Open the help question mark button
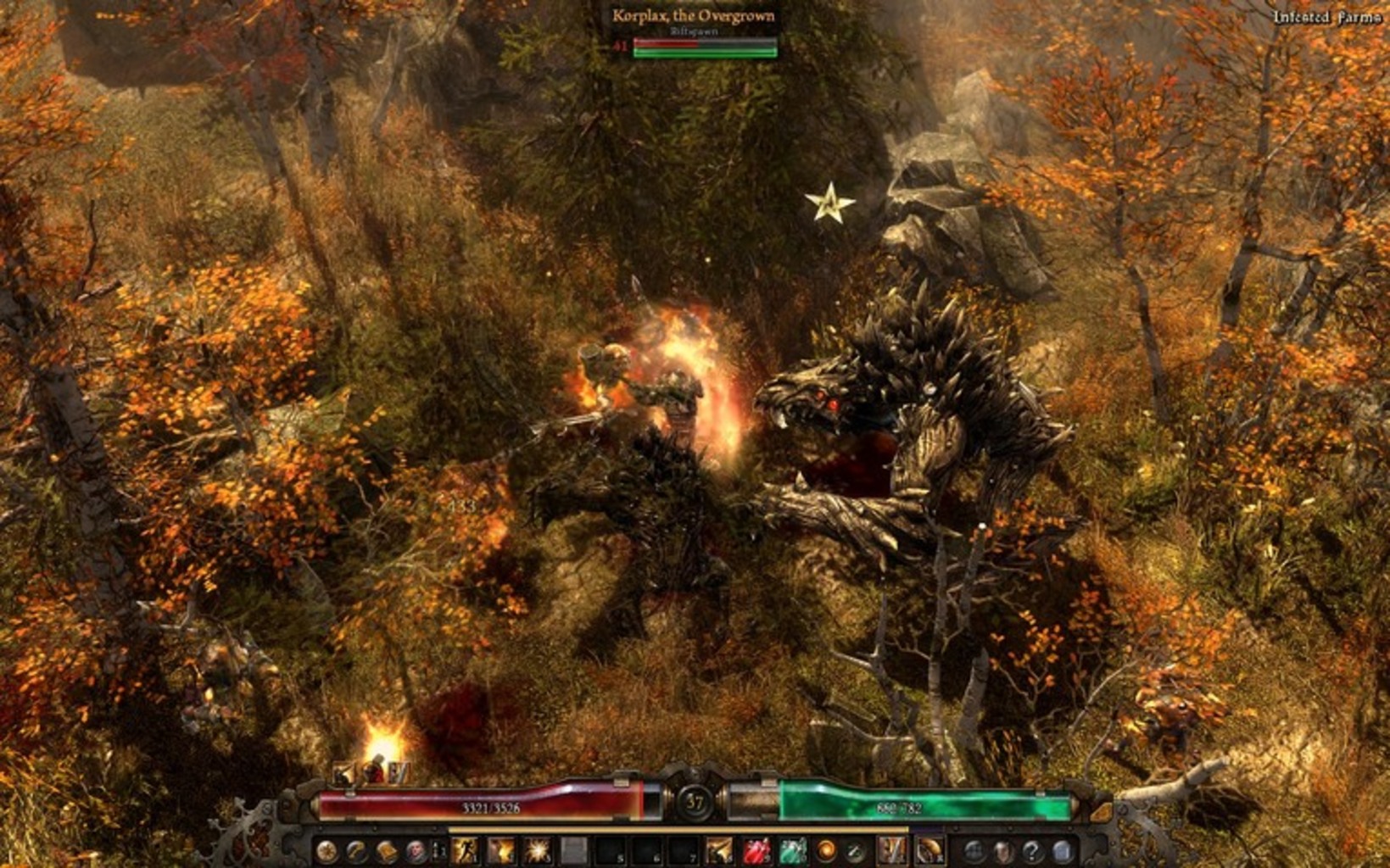Screen dimensions: 1390x868 [x=1032, y=850]
